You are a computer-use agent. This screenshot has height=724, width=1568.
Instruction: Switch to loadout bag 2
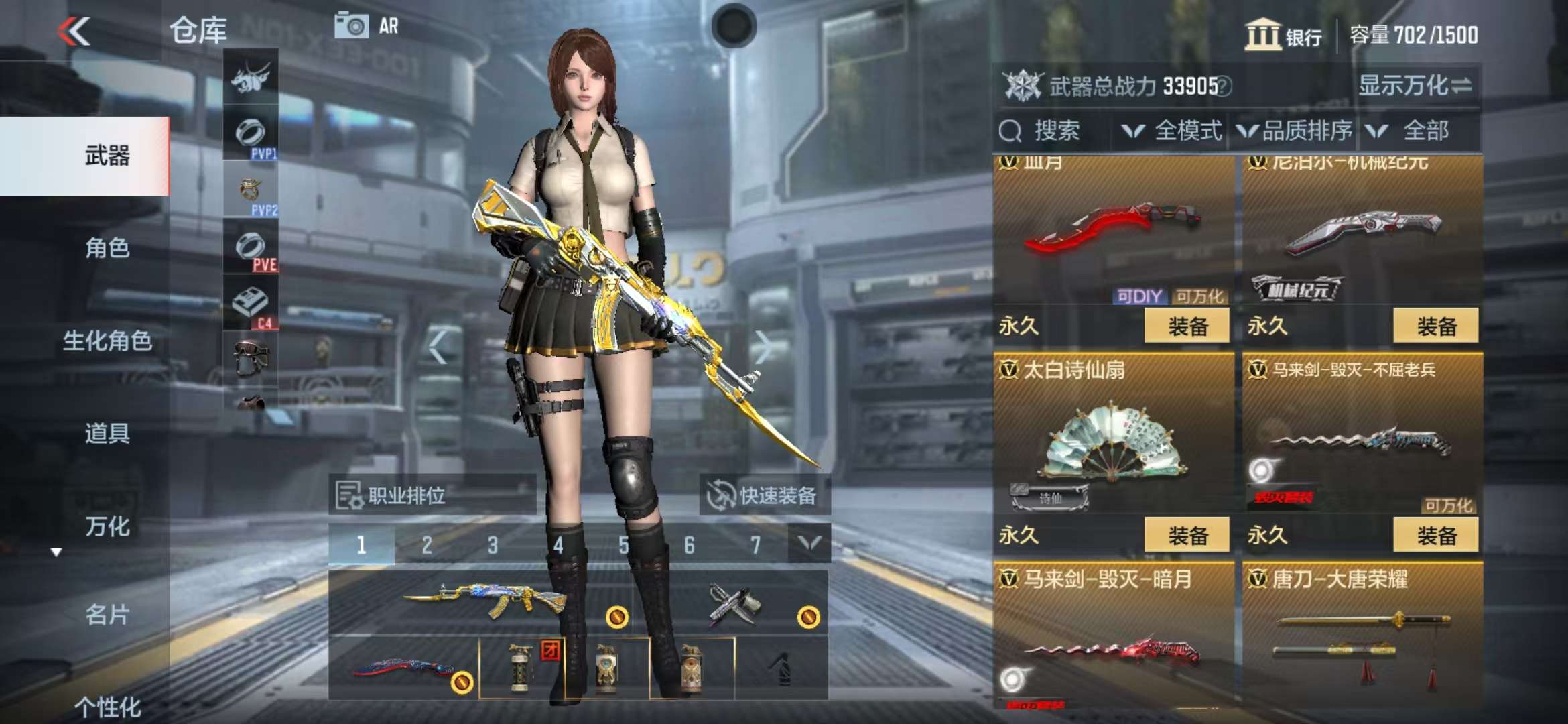(427, 545)
